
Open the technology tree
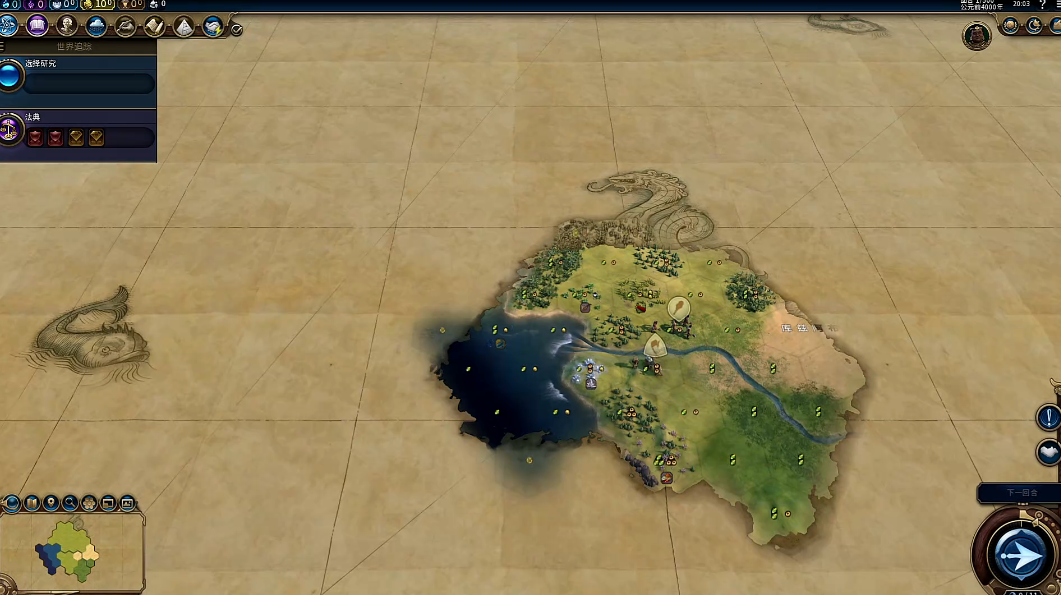9,25
